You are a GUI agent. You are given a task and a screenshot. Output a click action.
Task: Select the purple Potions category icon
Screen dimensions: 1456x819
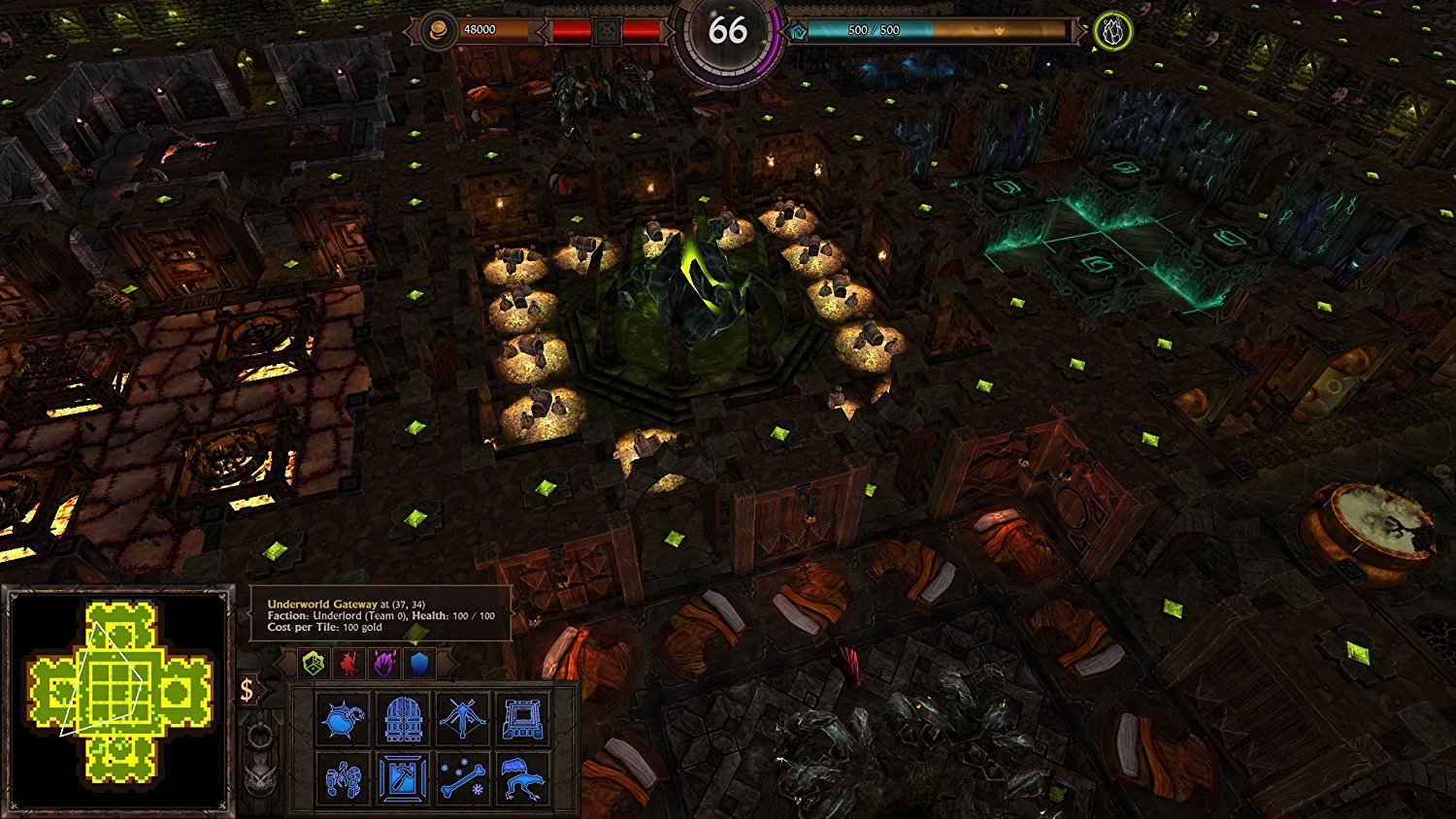[x=384, y=662]
